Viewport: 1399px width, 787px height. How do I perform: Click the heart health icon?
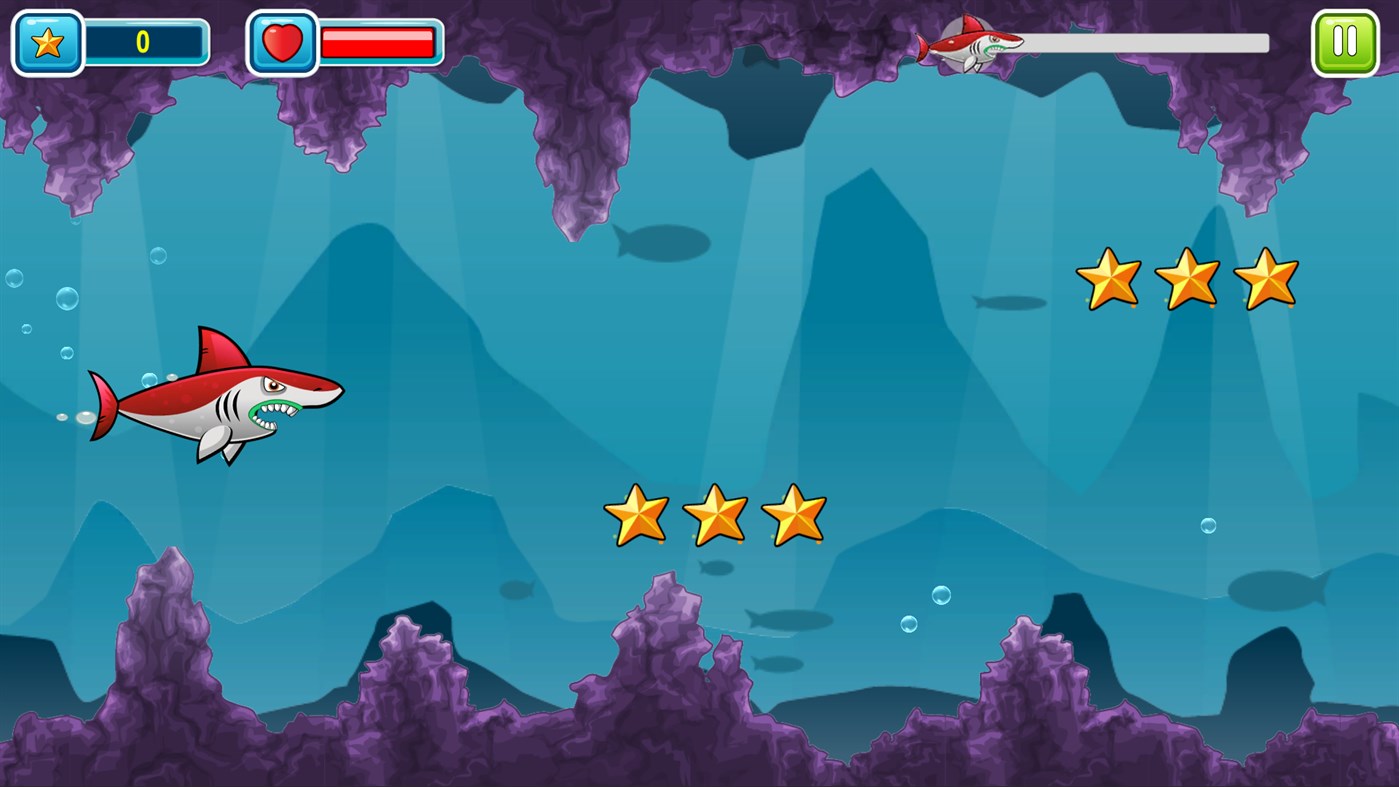click(283, 42)
